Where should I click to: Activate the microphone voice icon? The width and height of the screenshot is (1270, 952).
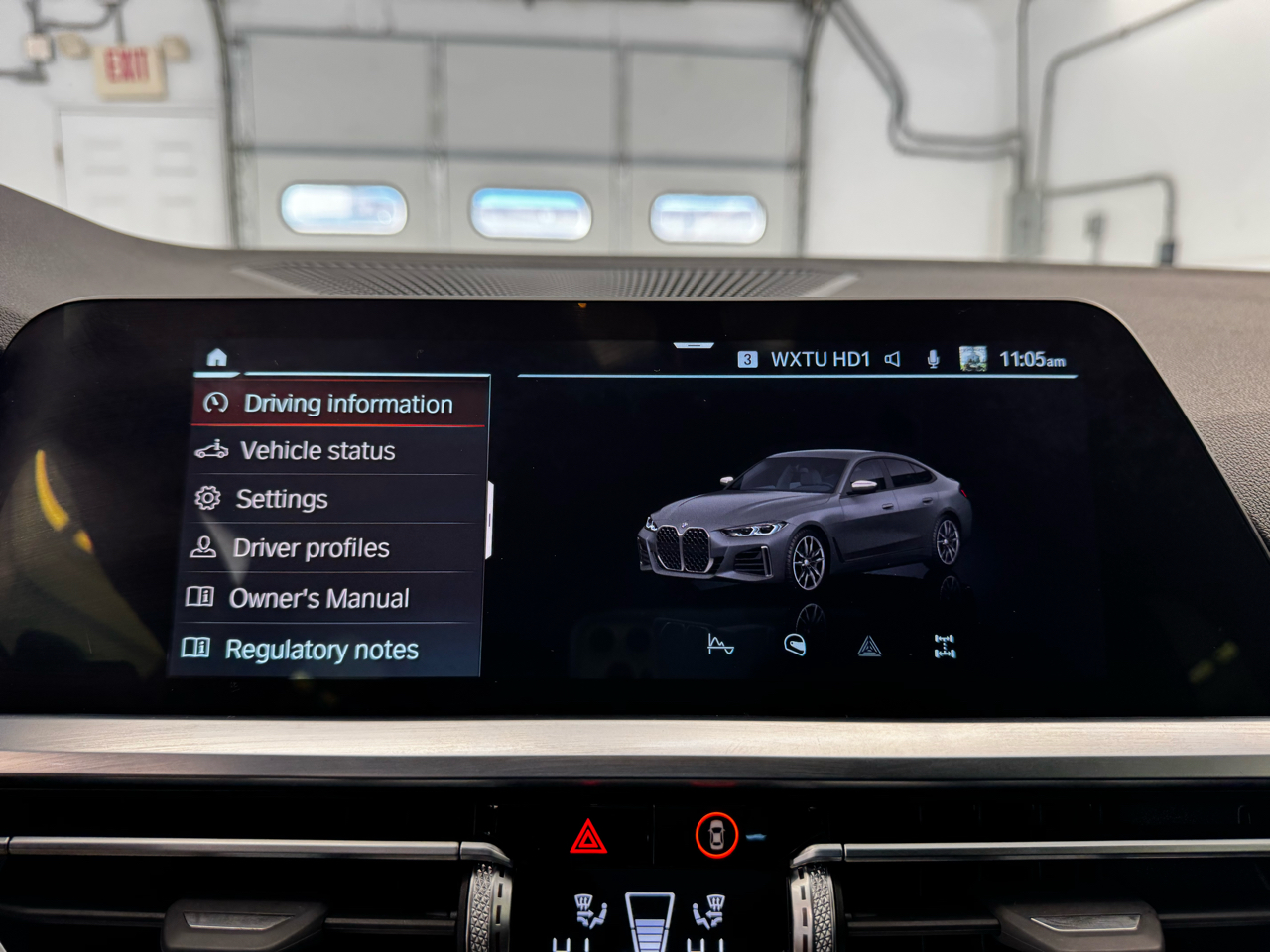(931, 359)
